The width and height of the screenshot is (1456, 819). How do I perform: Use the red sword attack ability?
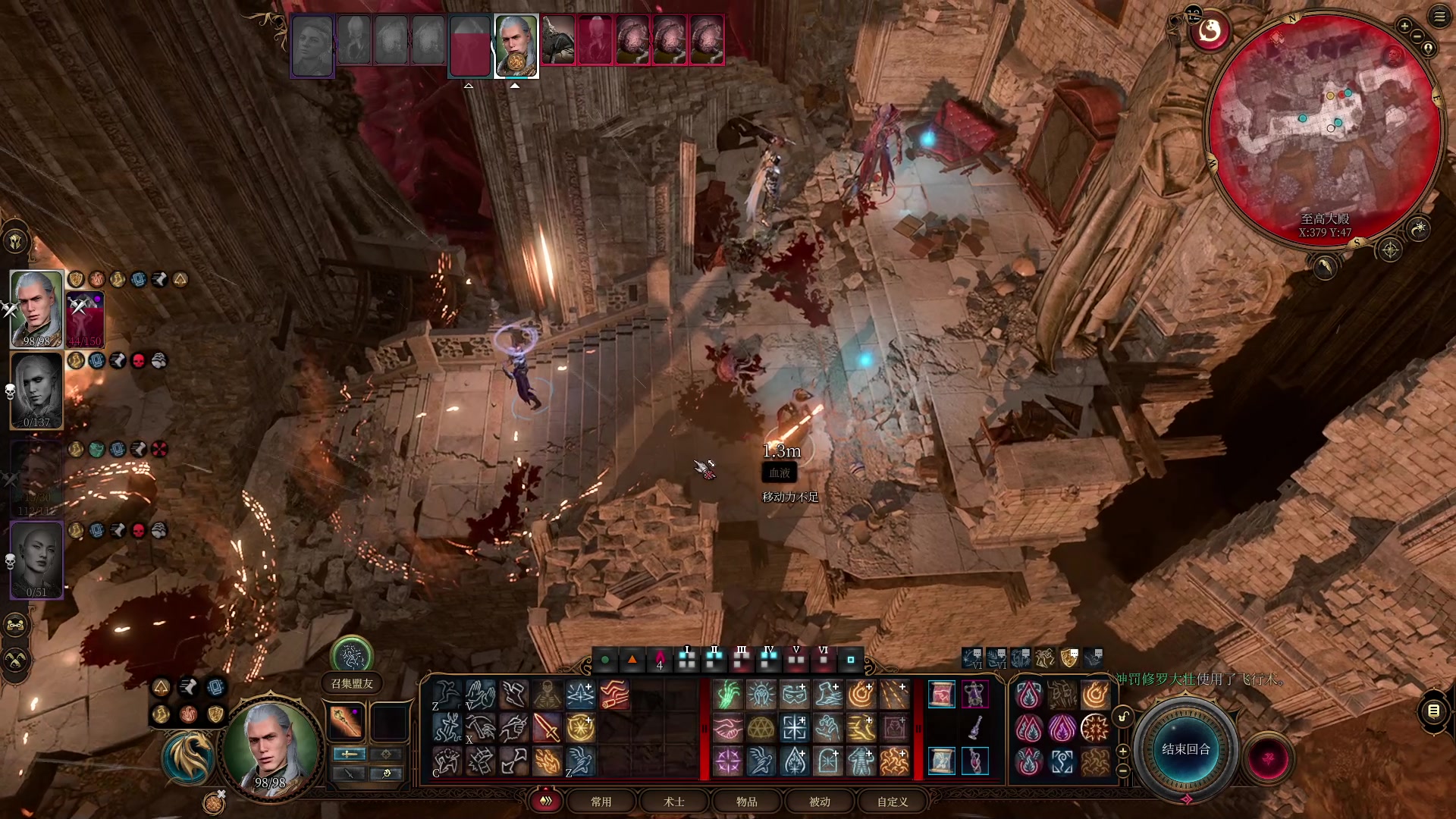[x=547, y=728]
